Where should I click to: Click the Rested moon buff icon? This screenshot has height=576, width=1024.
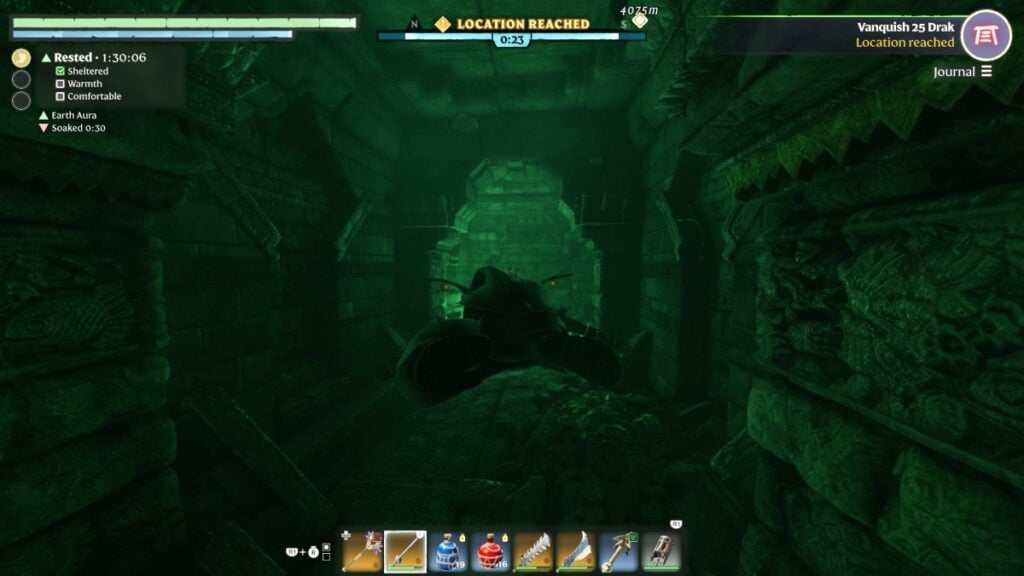pyautogui.click(x=21, y=58)
